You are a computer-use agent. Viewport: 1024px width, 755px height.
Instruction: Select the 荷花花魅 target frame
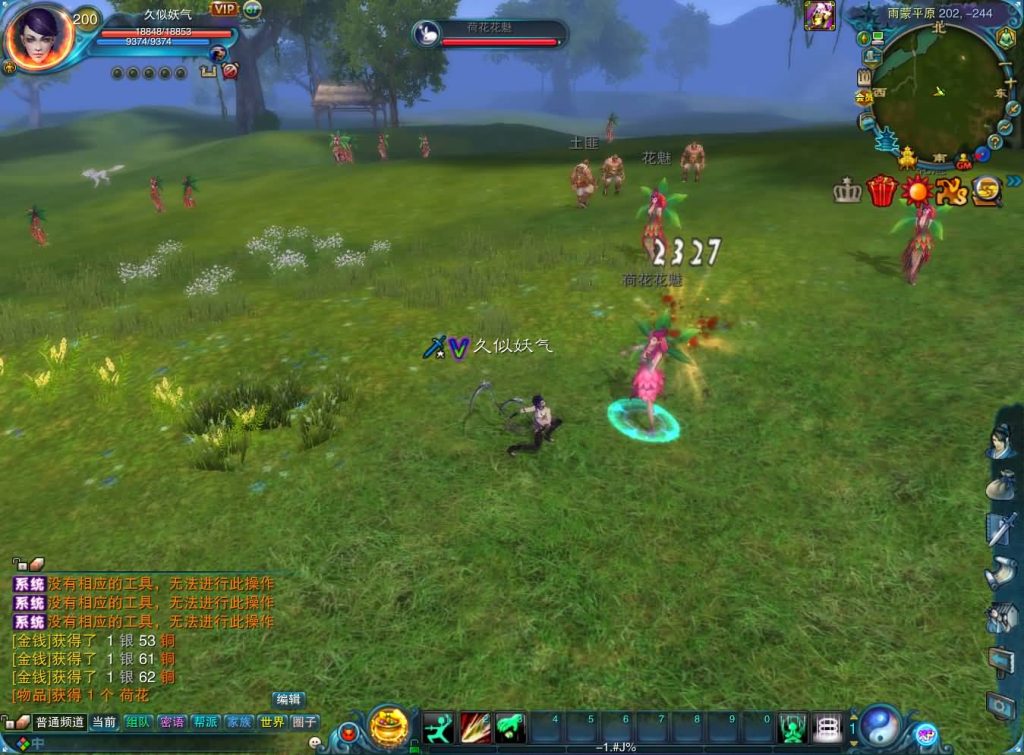point(490,34)
